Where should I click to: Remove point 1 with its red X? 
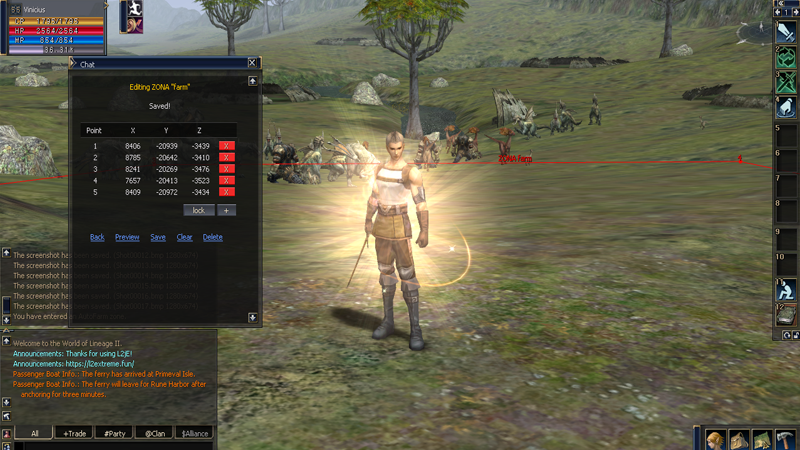tap(227, 146)
